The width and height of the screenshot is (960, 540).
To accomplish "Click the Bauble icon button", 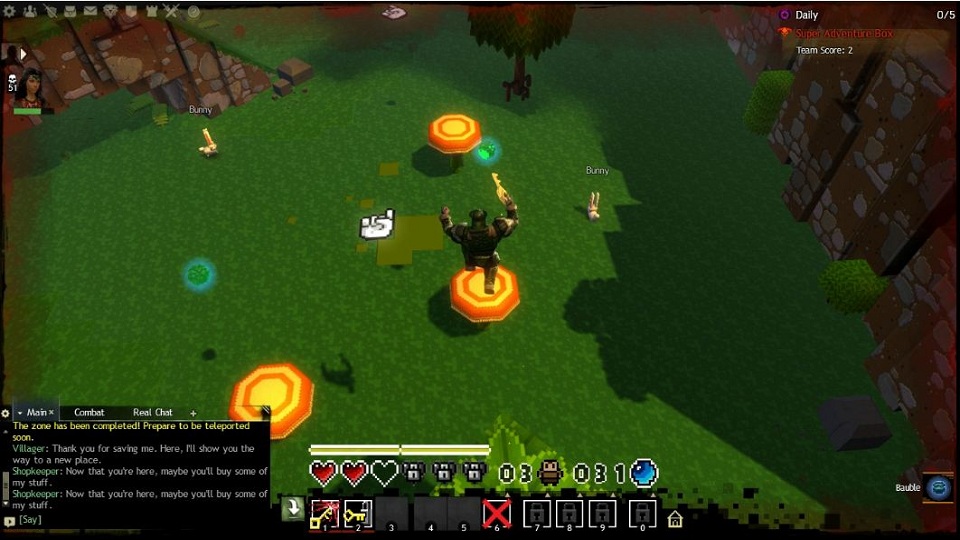I will [x=938, y=487].
